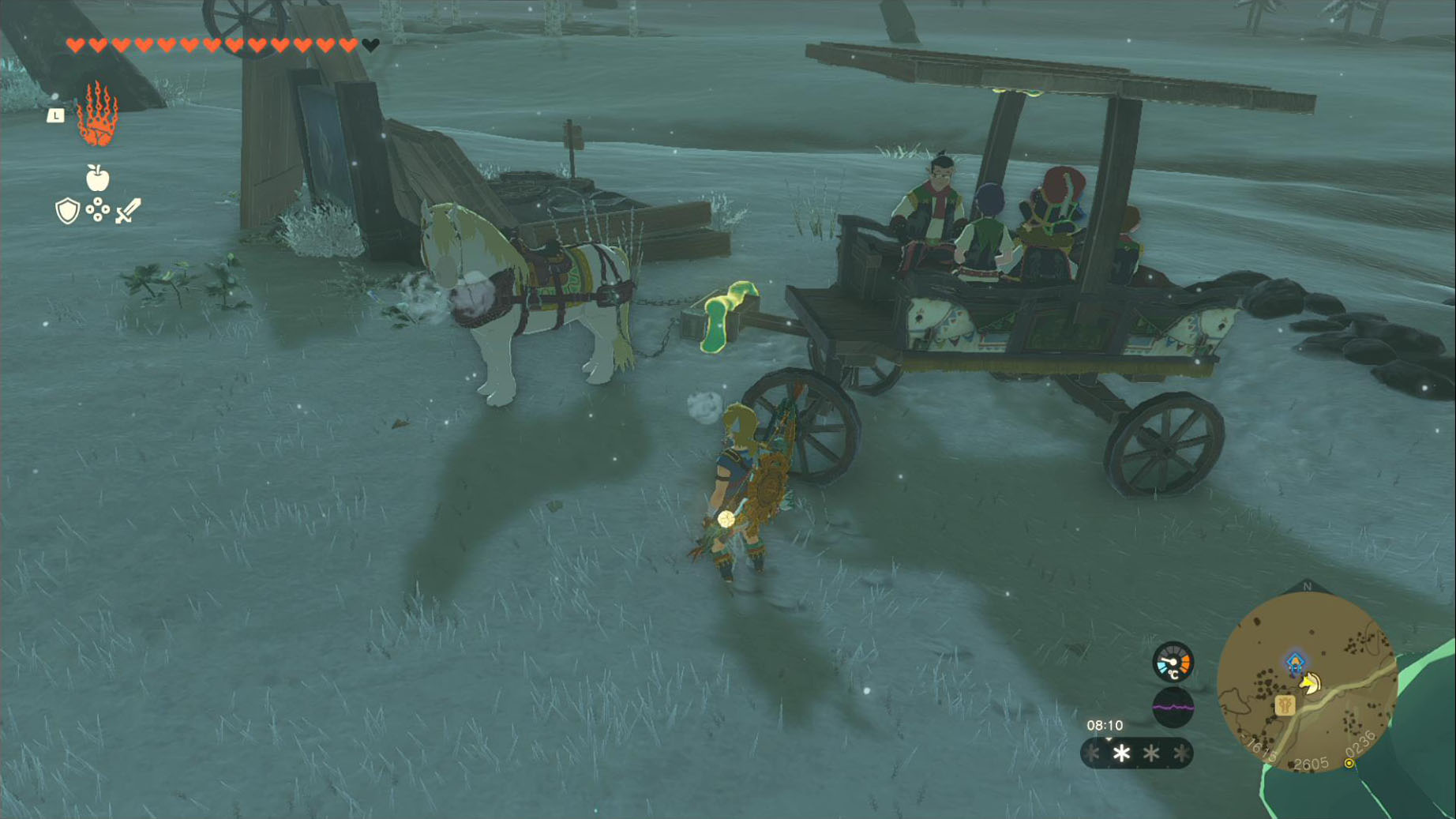Screen dimensions: 1456x819
Task: Select the apple materials quick-menu icon
Action: click(x=97, y=178)
